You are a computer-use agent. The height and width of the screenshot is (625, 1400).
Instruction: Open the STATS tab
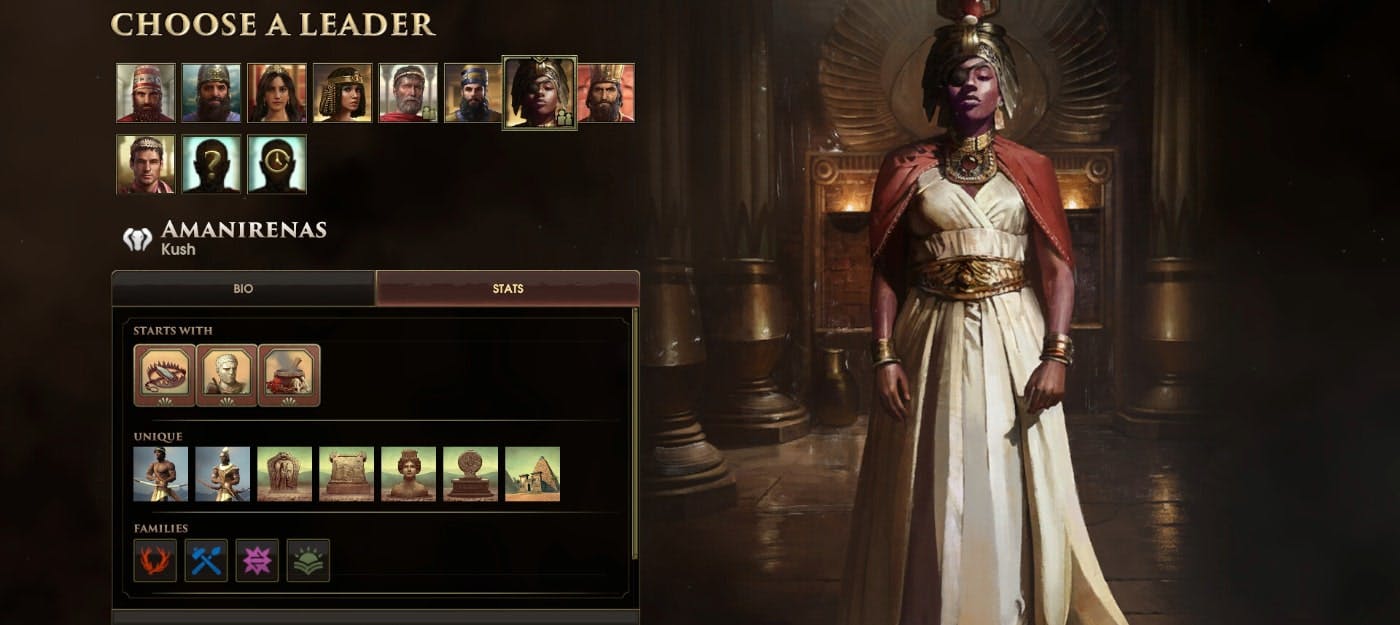click(507, 289)
